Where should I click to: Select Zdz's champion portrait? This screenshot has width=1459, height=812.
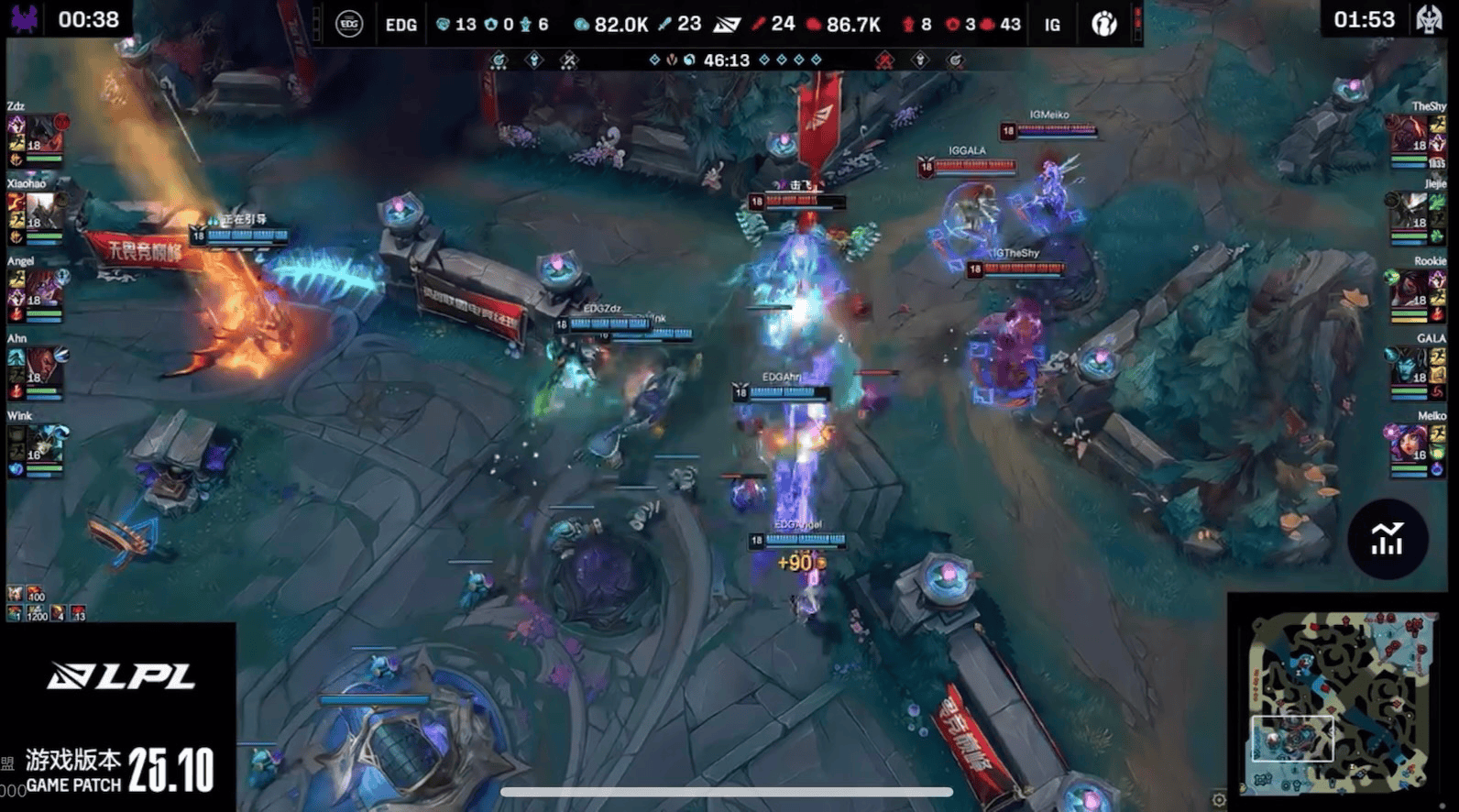pos(44,135)
